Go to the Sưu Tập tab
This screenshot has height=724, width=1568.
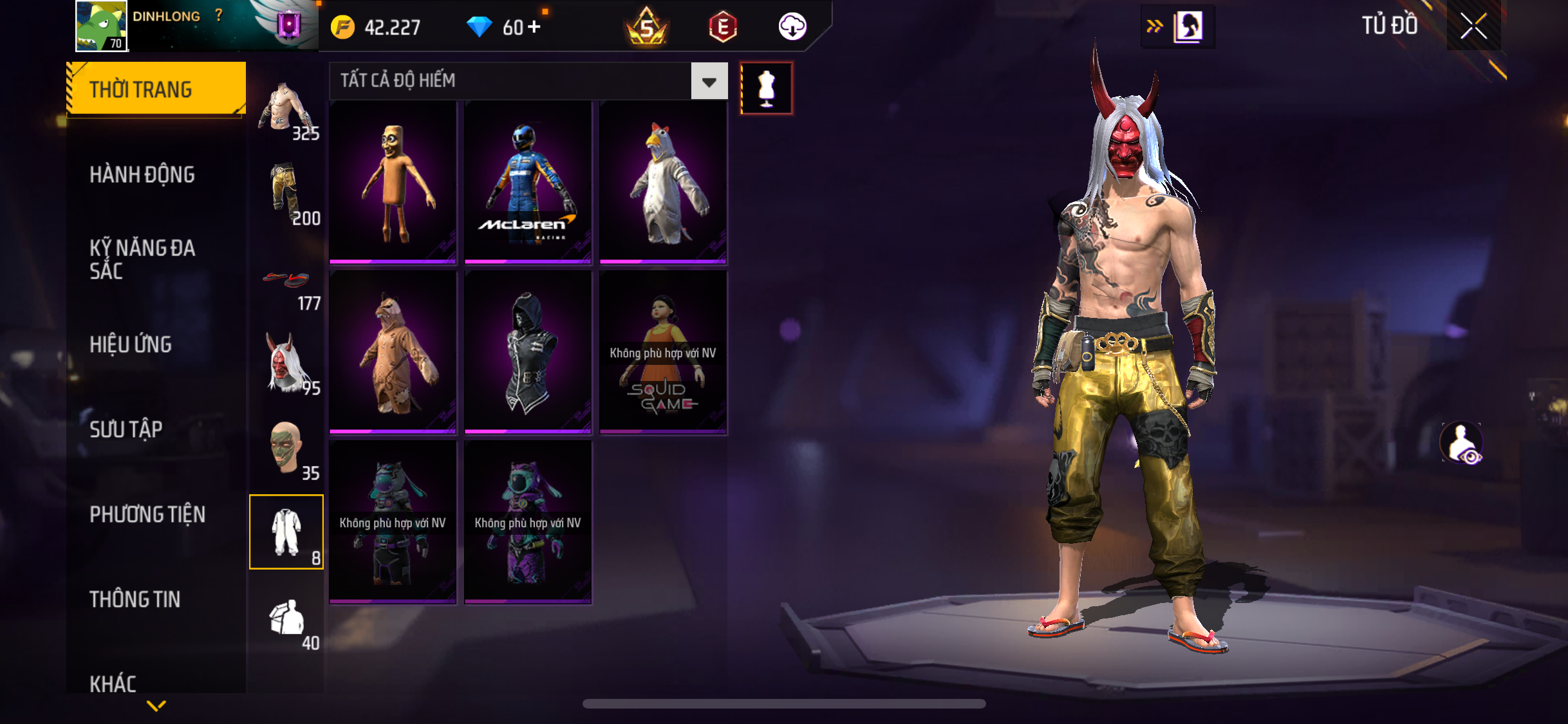point(126,429)
